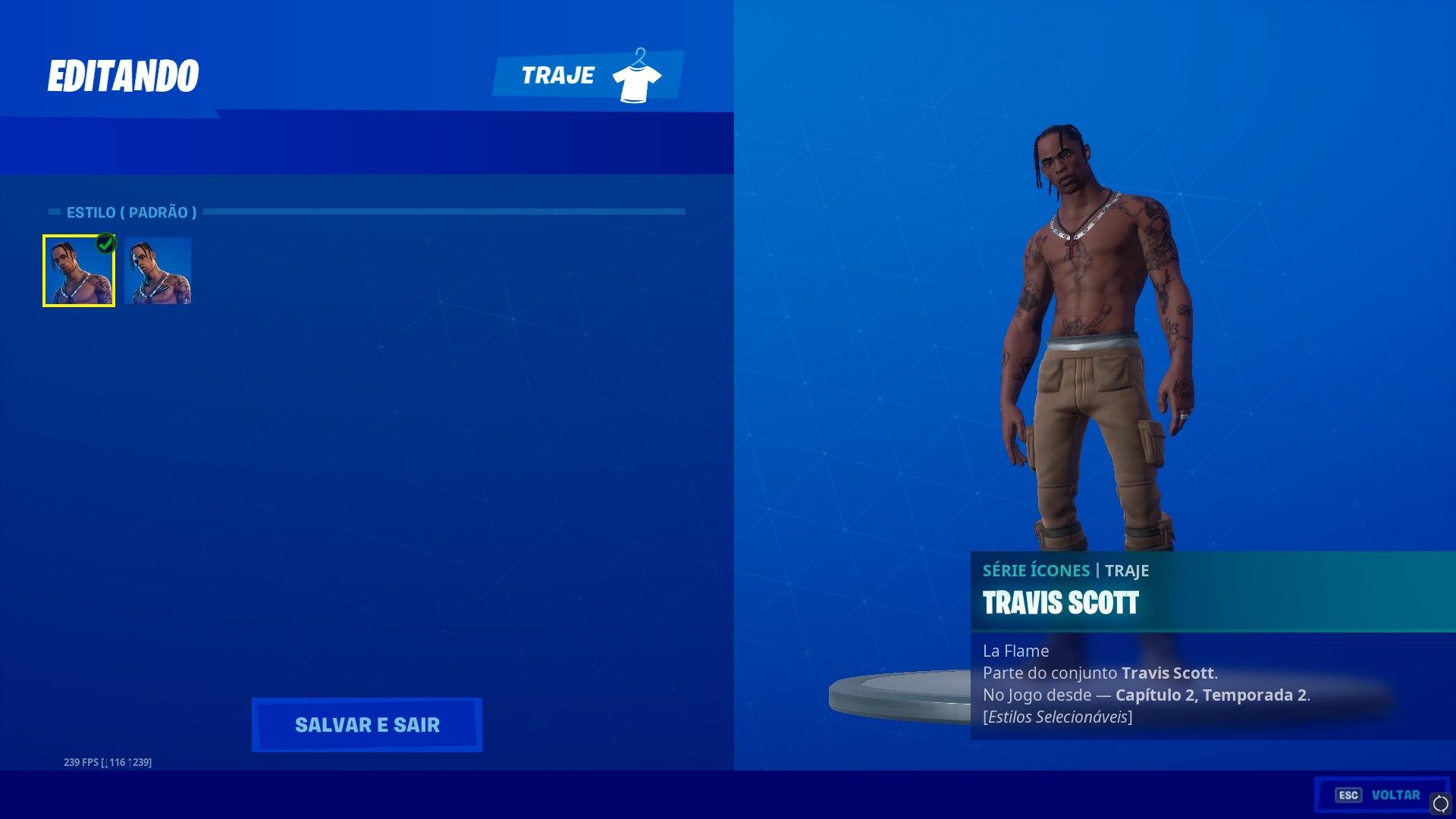This screenshot has height=819, width=1456.
Task: Click the ESC key icon beside VOLTAR
Action: click(1349, 795)
